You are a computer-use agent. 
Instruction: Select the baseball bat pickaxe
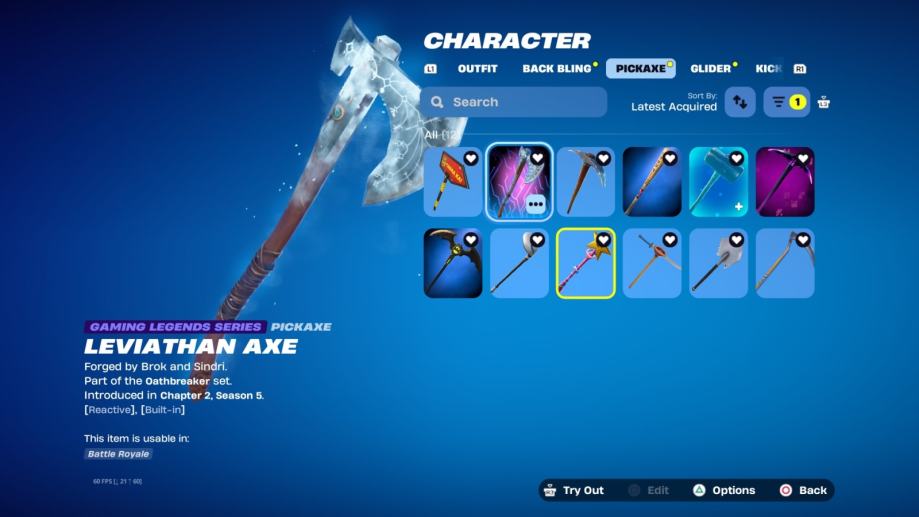pos(652,182)
